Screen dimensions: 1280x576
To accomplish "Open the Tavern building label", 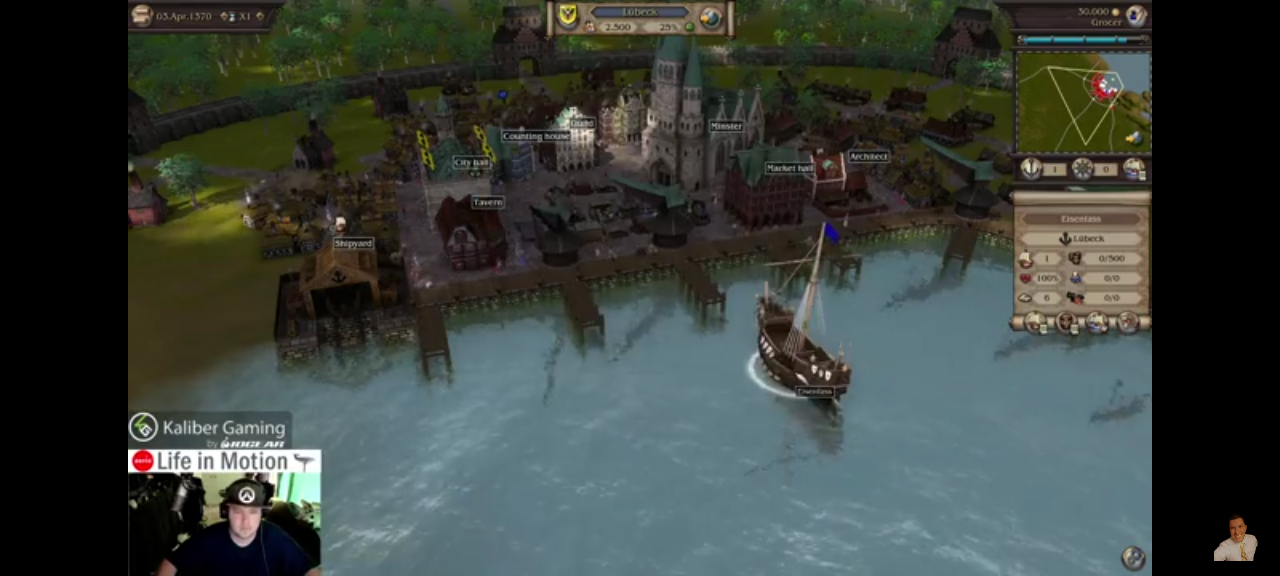I will 488,202.
